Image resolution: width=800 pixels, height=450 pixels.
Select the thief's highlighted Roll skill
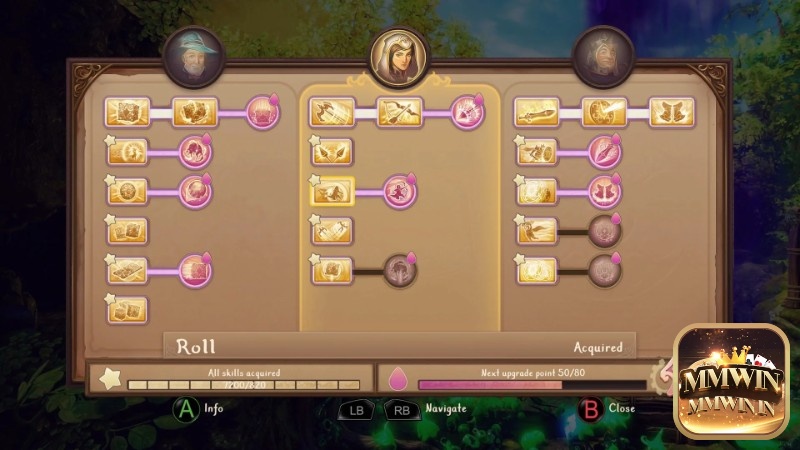point(333,190)
